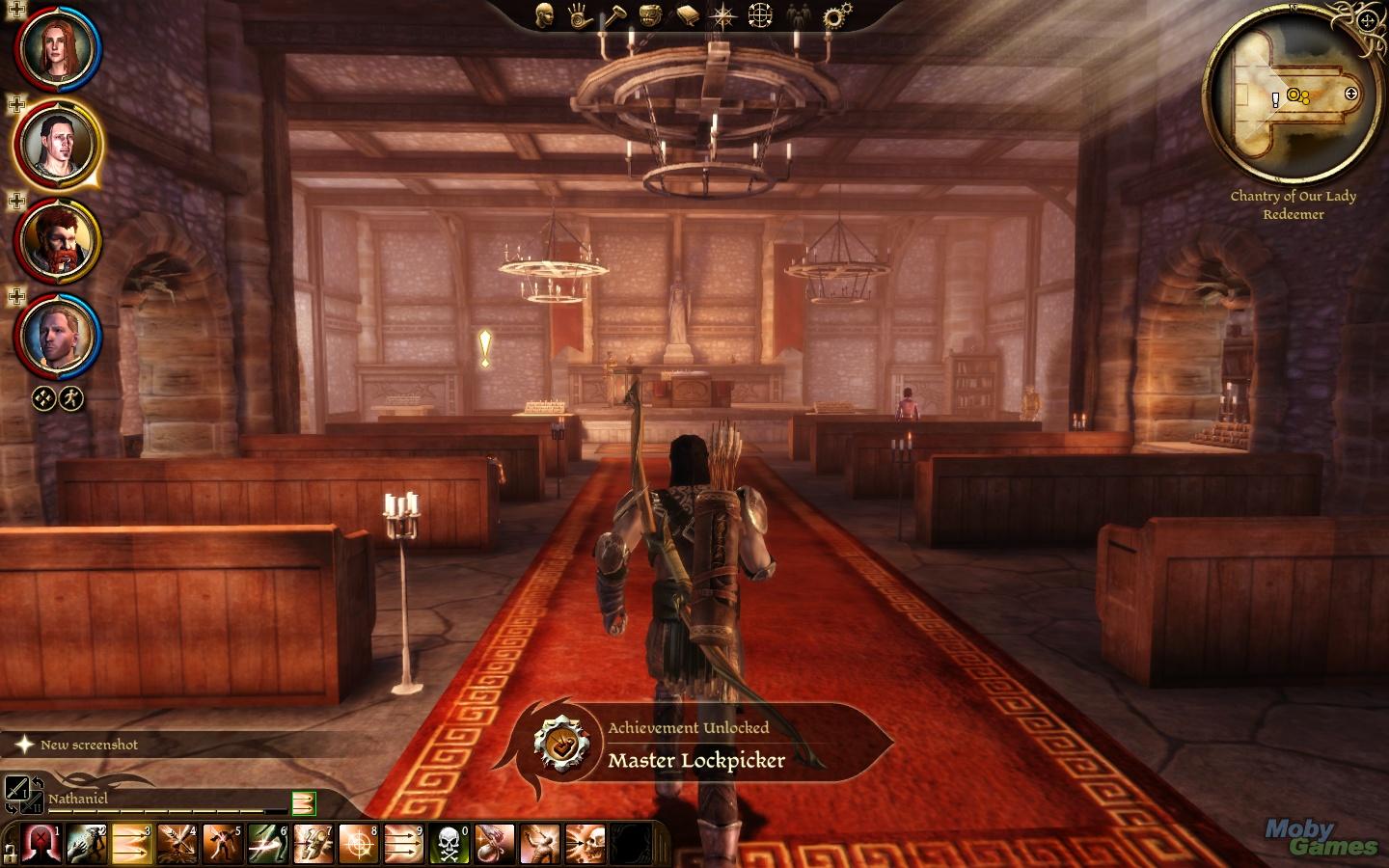1389x868 pixels.
Task: Select the red-haired woman party portrait
Action: (x=56, y=48)
